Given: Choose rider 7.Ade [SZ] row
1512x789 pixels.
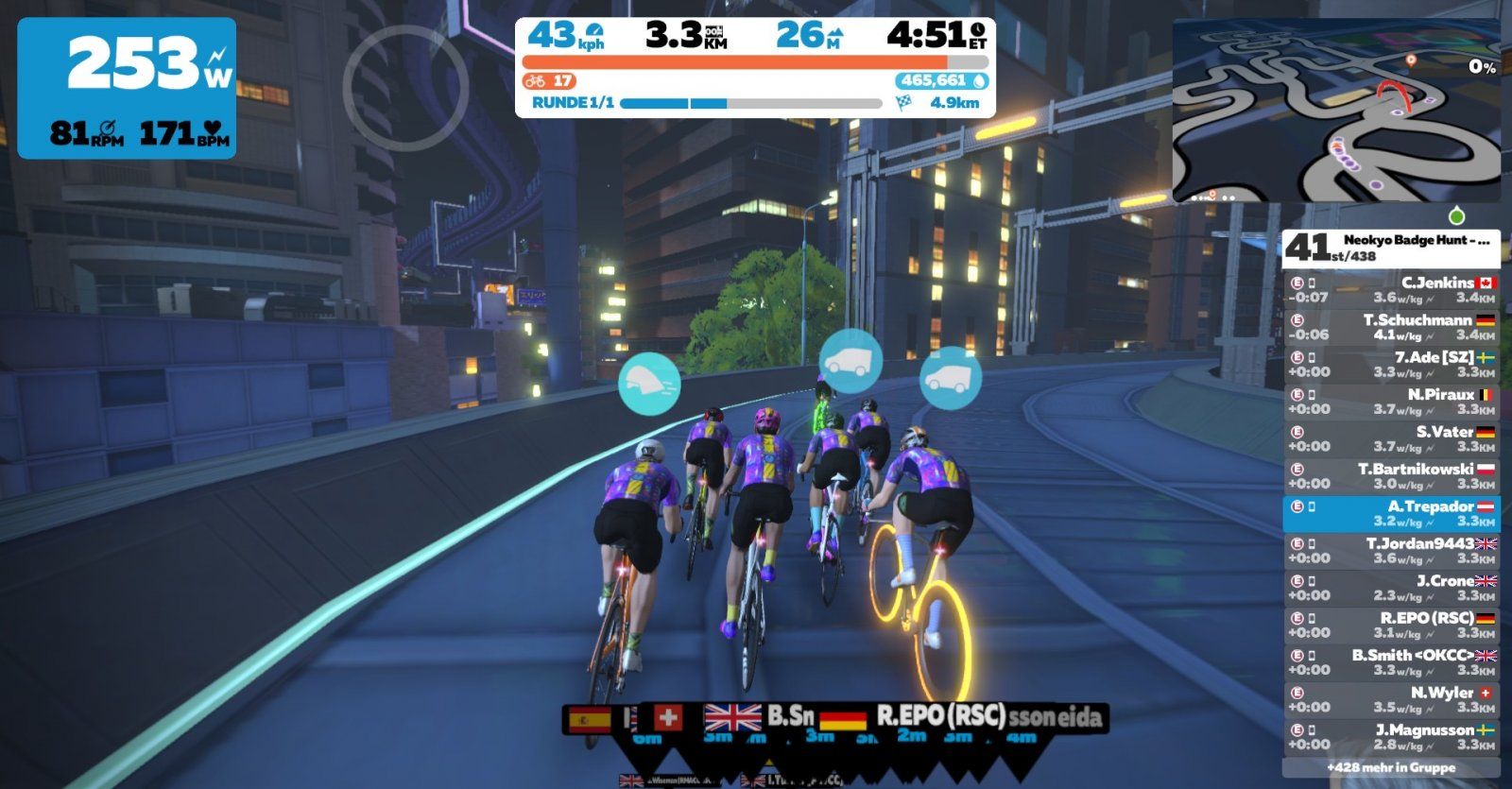Looking at the screenshot, I should pyautogui.click(x=1390, y=365).
